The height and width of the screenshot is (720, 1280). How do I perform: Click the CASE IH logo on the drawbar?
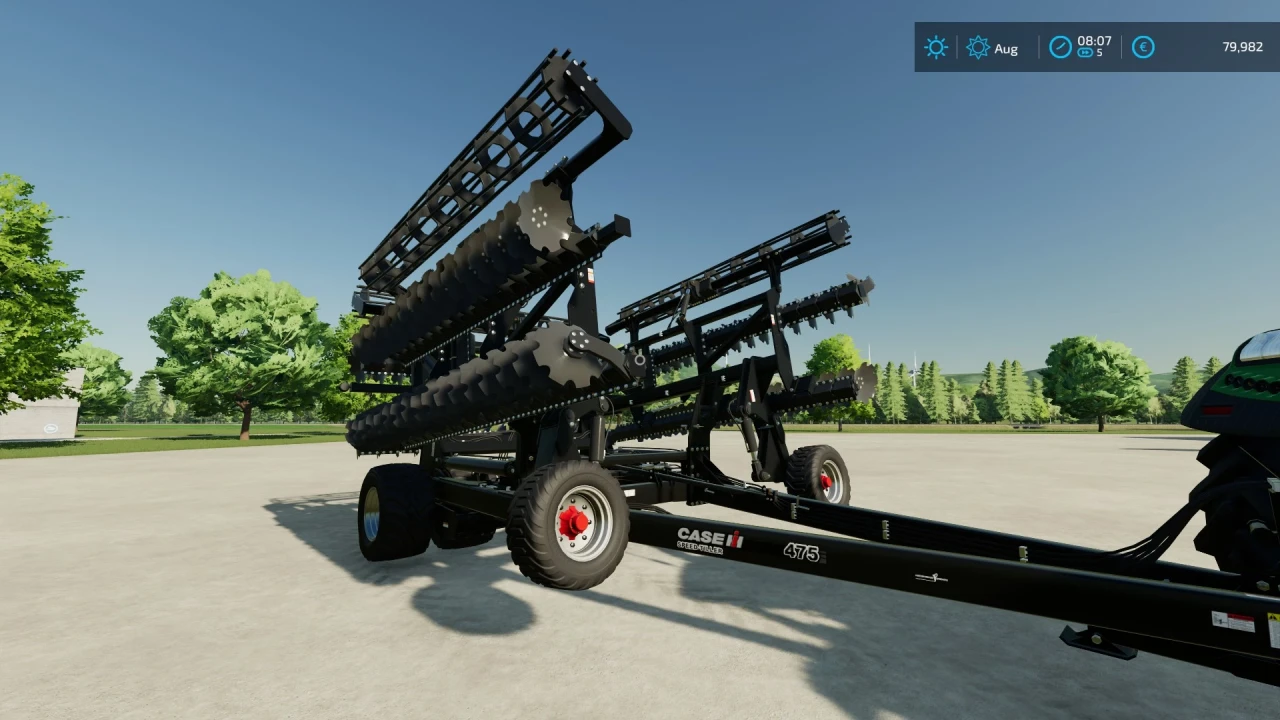pyautogui.click(x=710, y=537)
